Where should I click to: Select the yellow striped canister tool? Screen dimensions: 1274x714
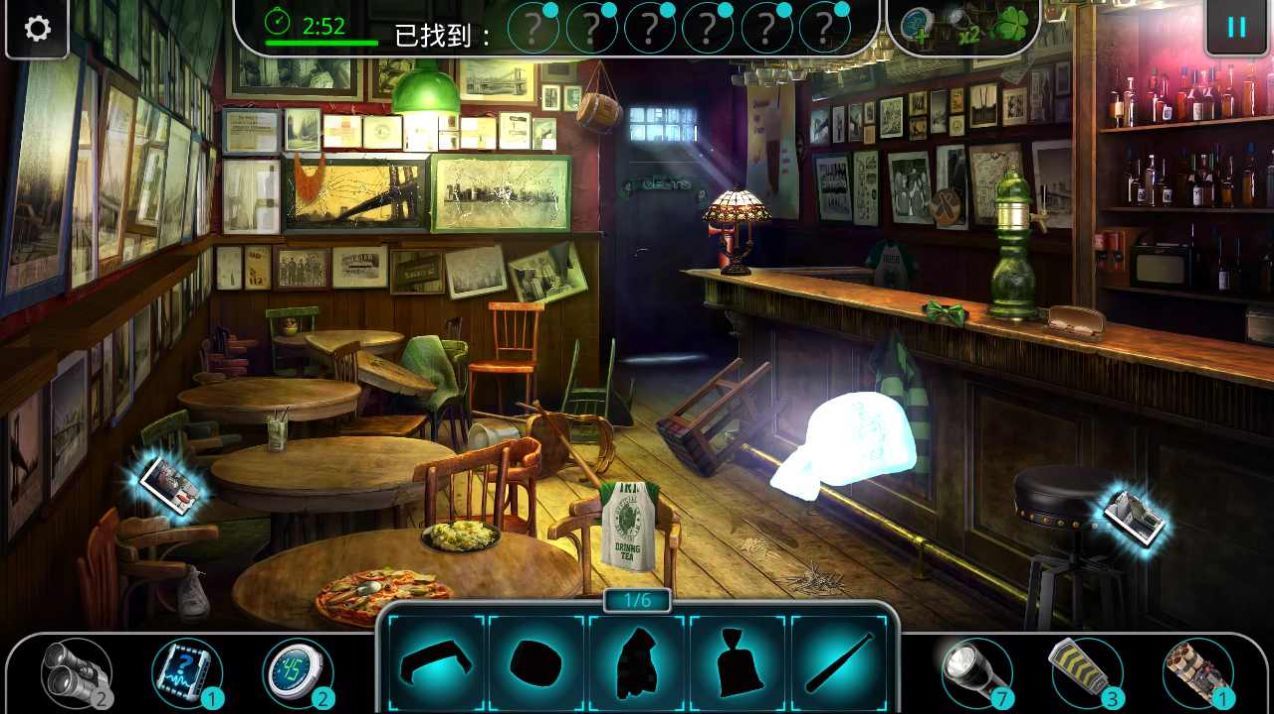click(x=1086, y=672)
